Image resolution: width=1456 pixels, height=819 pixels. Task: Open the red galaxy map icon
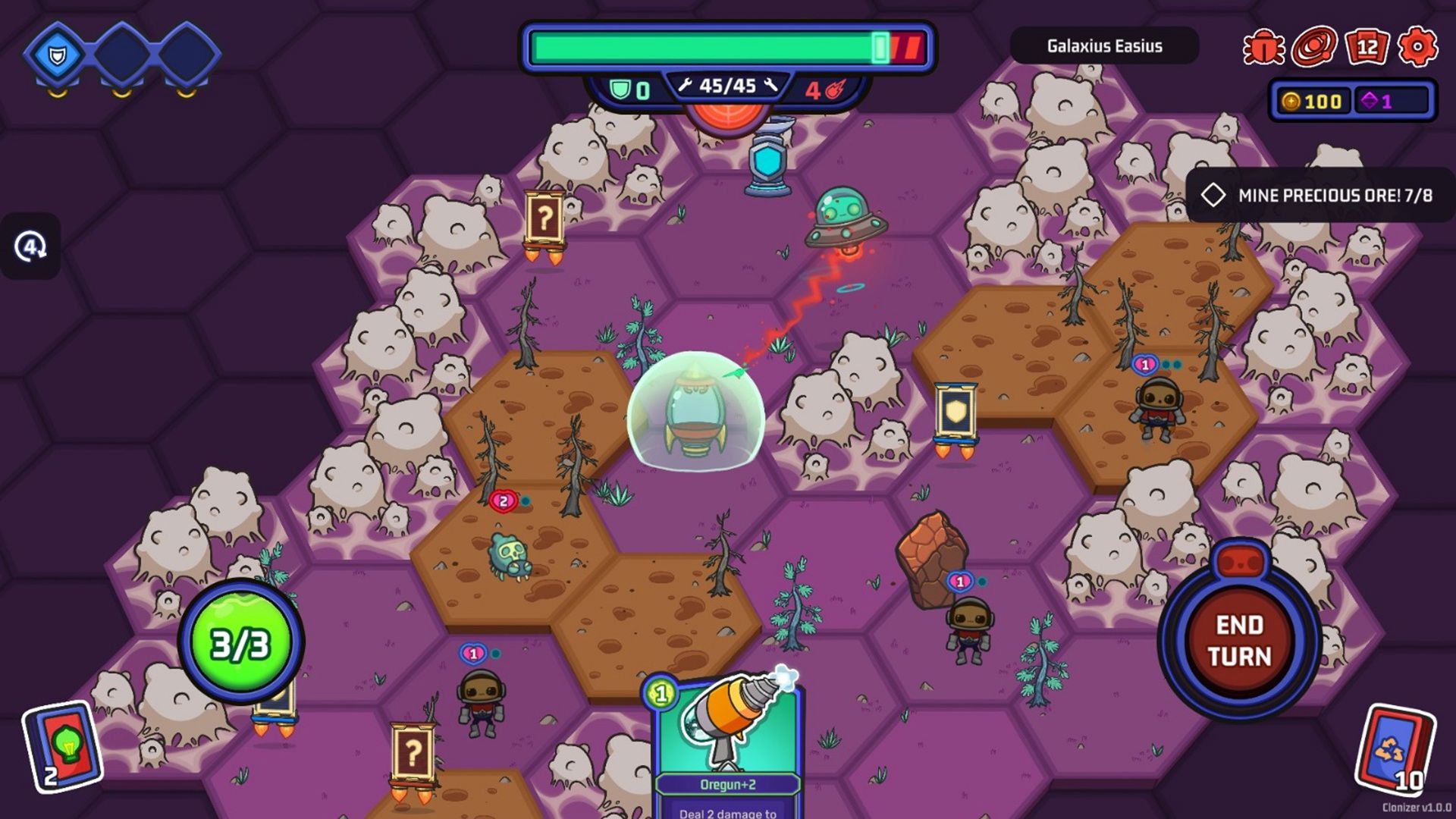(1315, 47)
